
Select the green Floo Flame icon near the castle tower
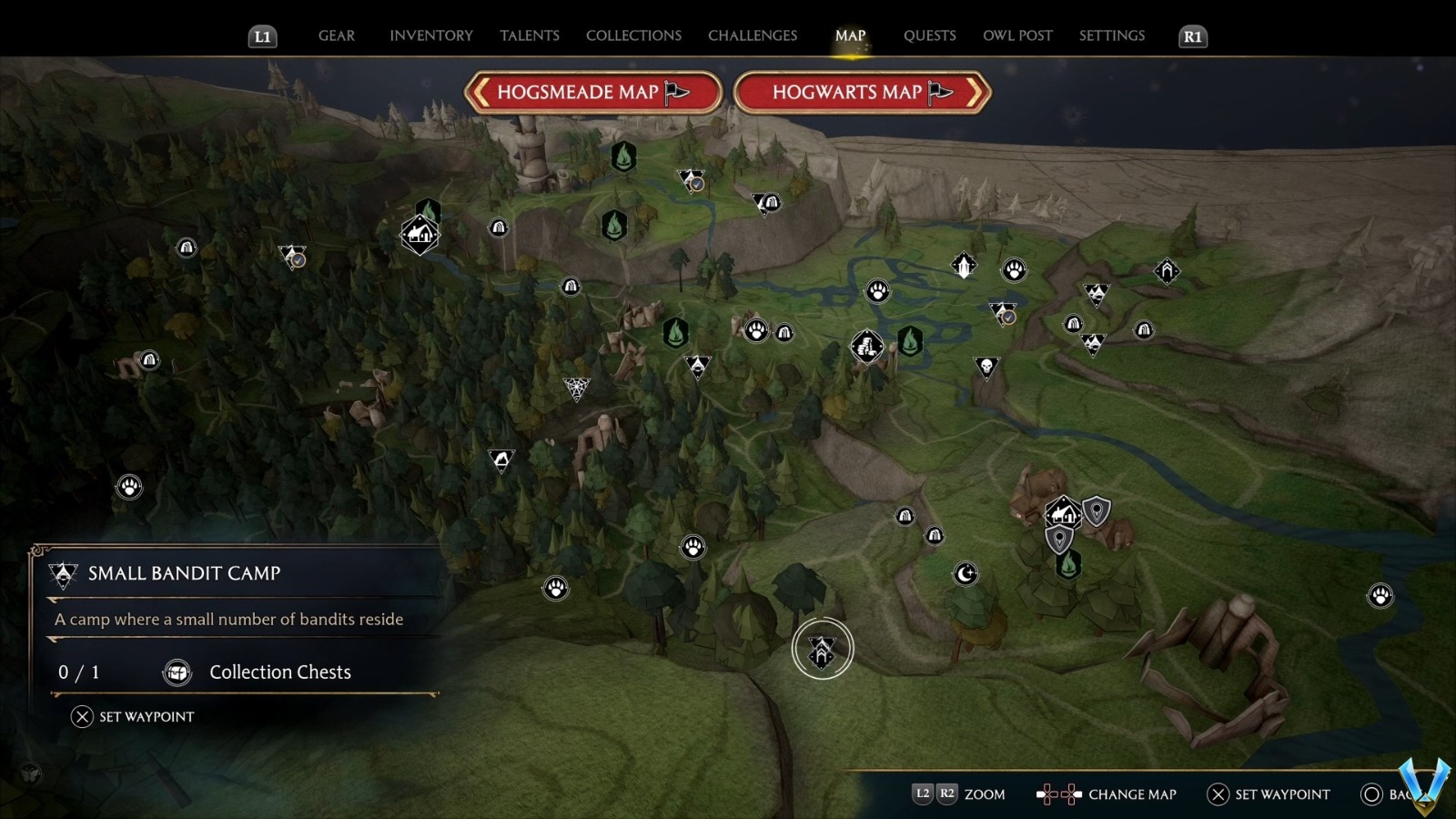[622, 156]
